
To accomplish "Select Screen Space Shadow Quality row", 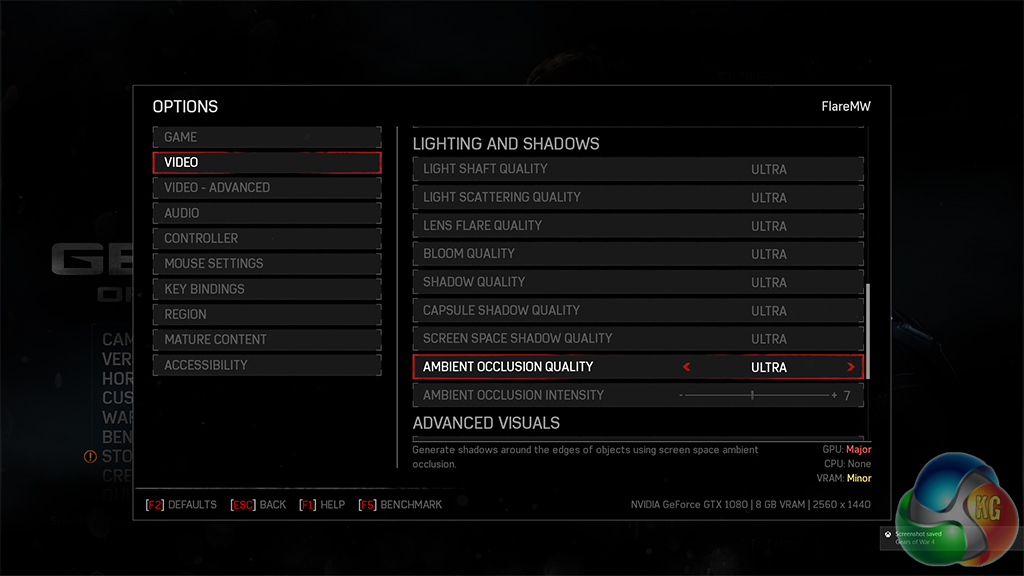I will tap(637, 338).
